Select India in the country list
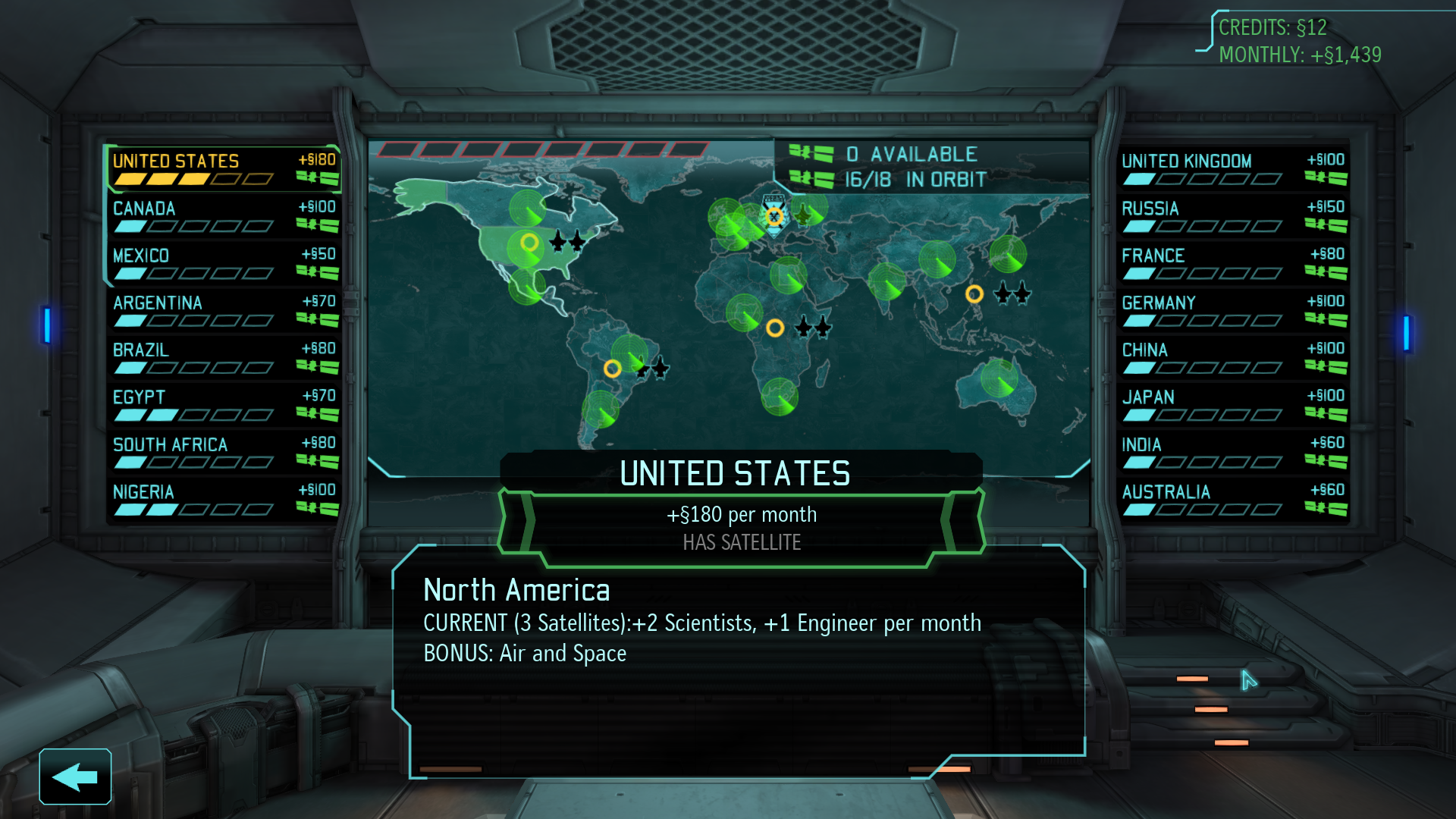Screen dimensions: 1456x819 [x=1232, y=453]
